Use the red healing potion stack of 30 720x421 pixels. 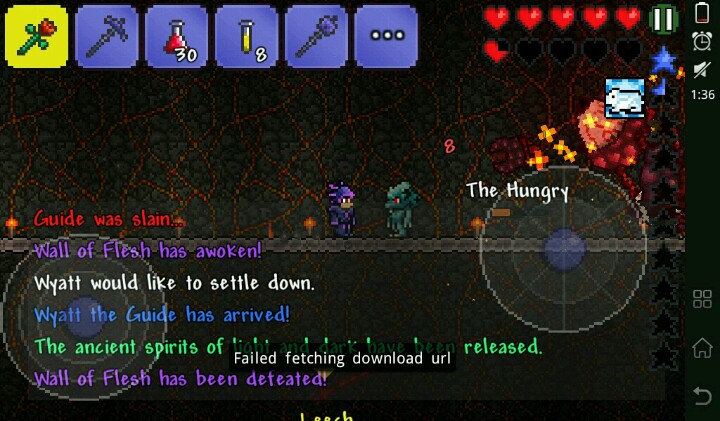pos(176,37)
